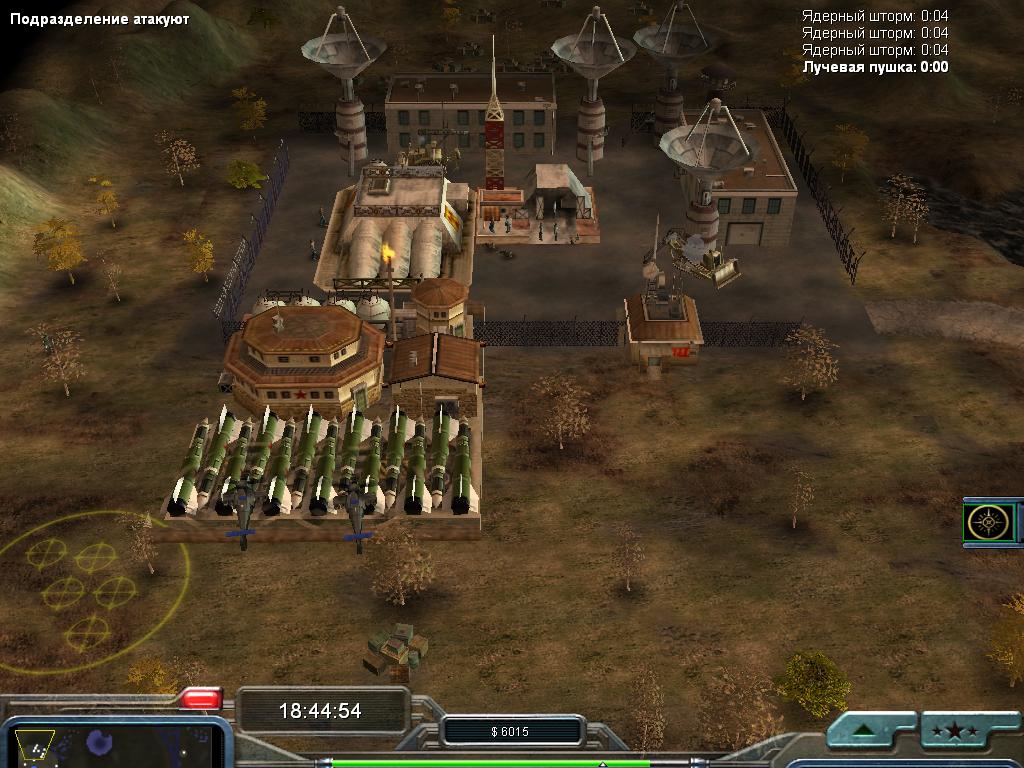Open the three-star General's promotions button

pos(955,731)
